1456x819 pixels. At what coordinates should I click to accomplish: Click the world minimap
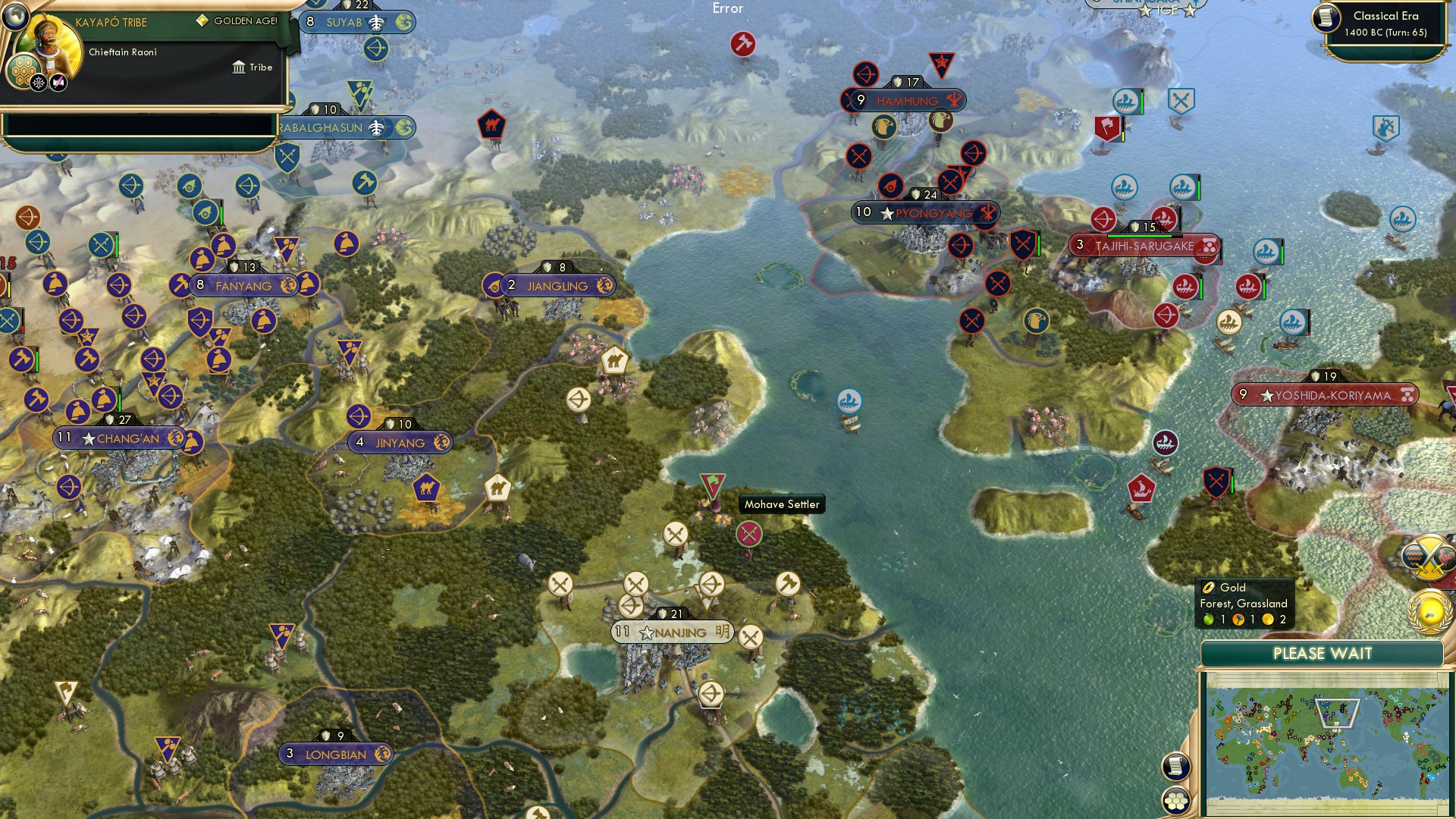coord(1327,739)
